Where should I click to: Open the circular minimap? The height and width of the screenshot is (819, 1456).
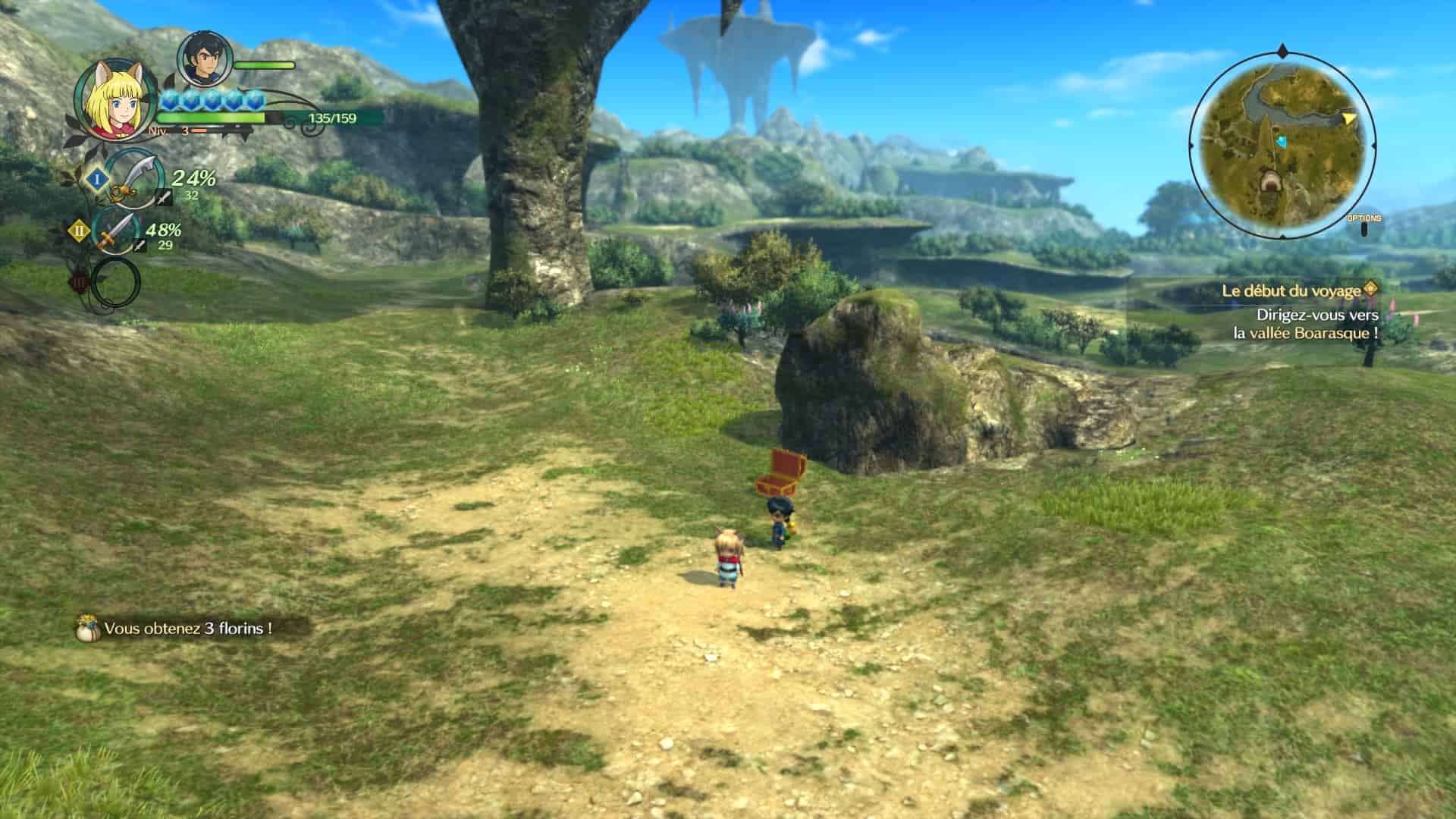(x=1282, y=144)
